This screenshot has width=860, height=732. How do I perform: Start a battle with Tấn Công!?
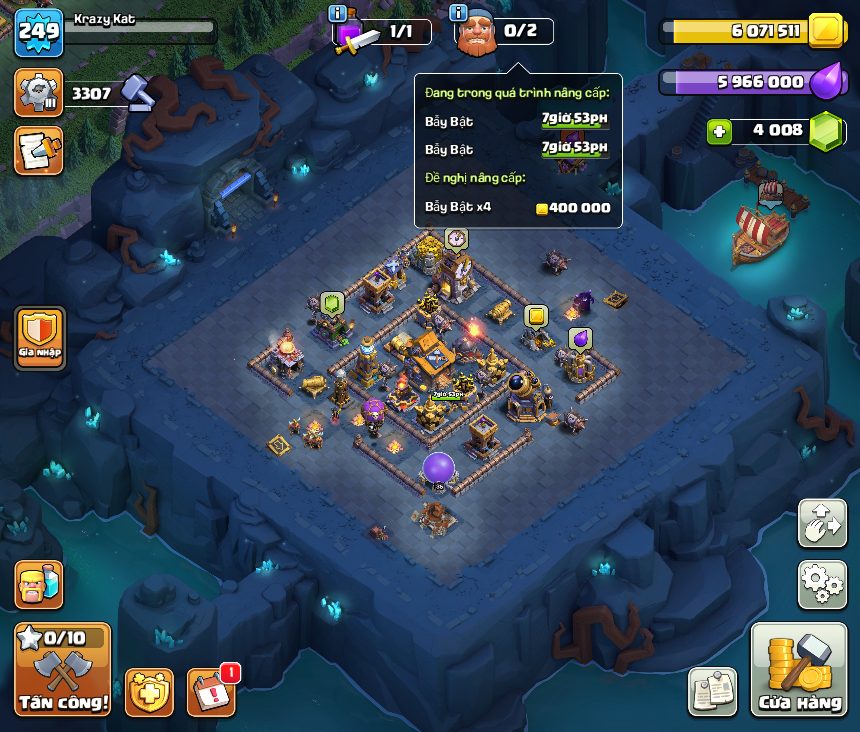[x=62, y=669]
